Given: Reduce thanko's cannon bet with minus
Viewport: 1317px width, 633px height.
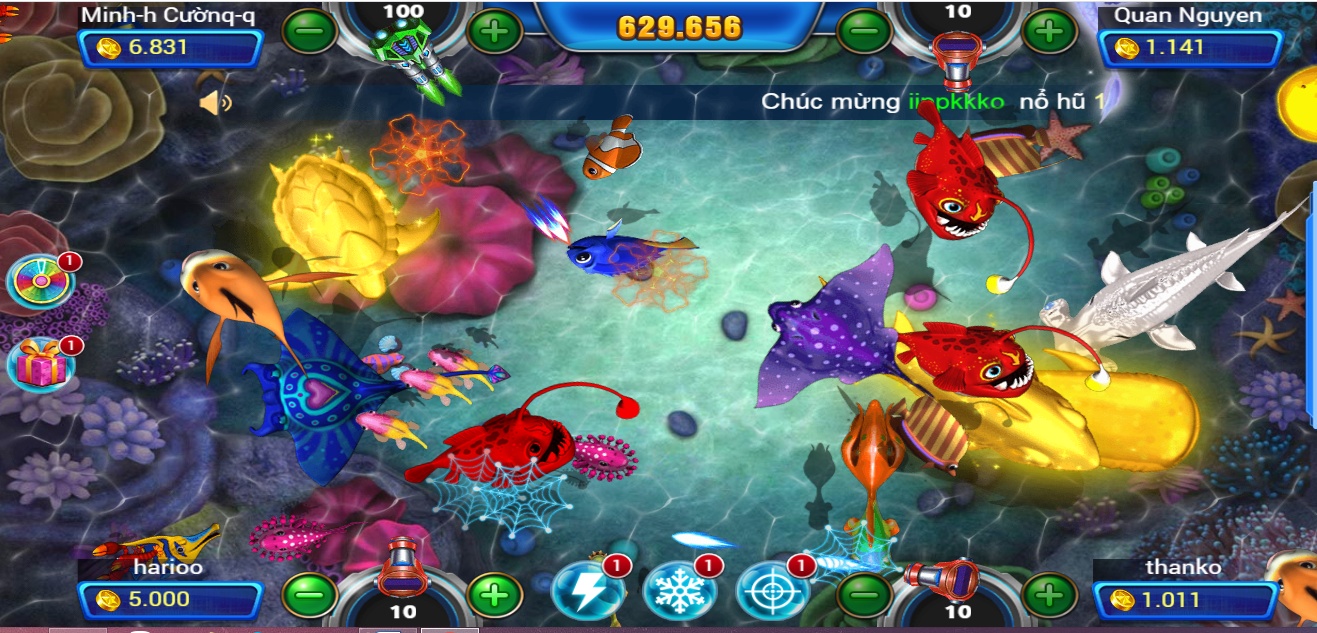Looking at the screenshot, I should pos(863,596).
